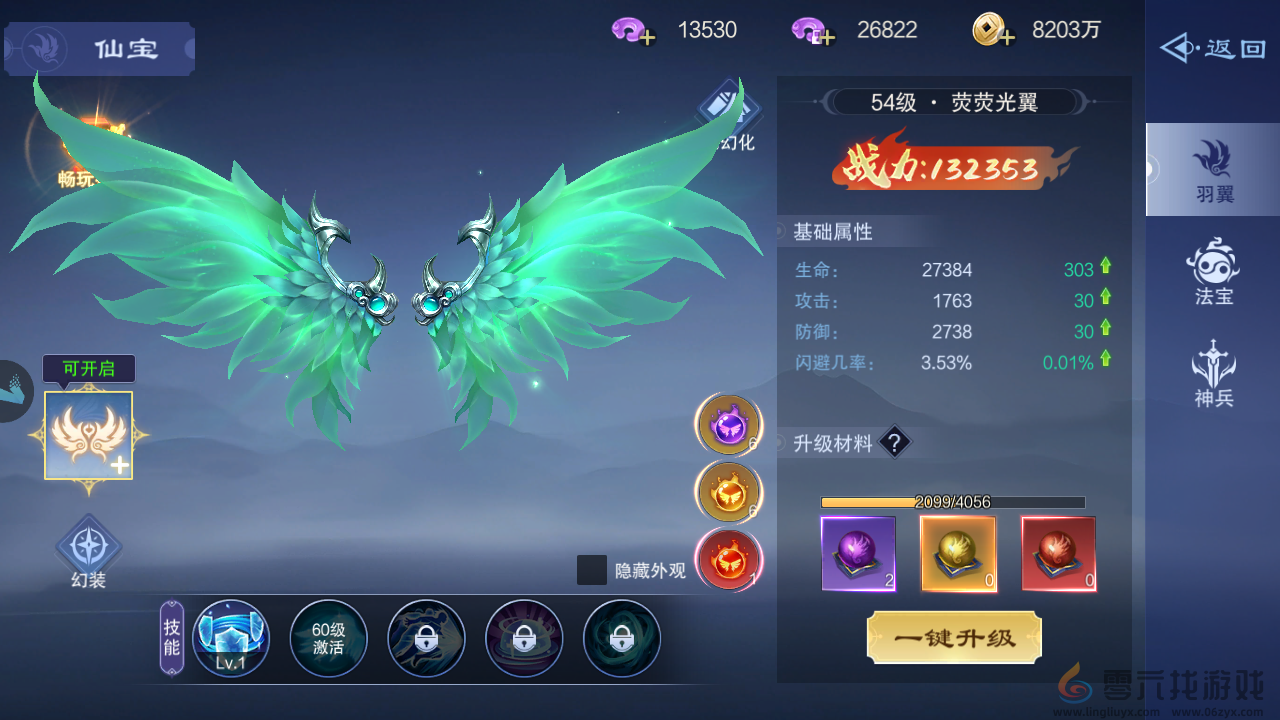The width and height of the screenshot is (1280, 720).
Task: Click the question mark beside 升级材料
Action: point(893,442)
